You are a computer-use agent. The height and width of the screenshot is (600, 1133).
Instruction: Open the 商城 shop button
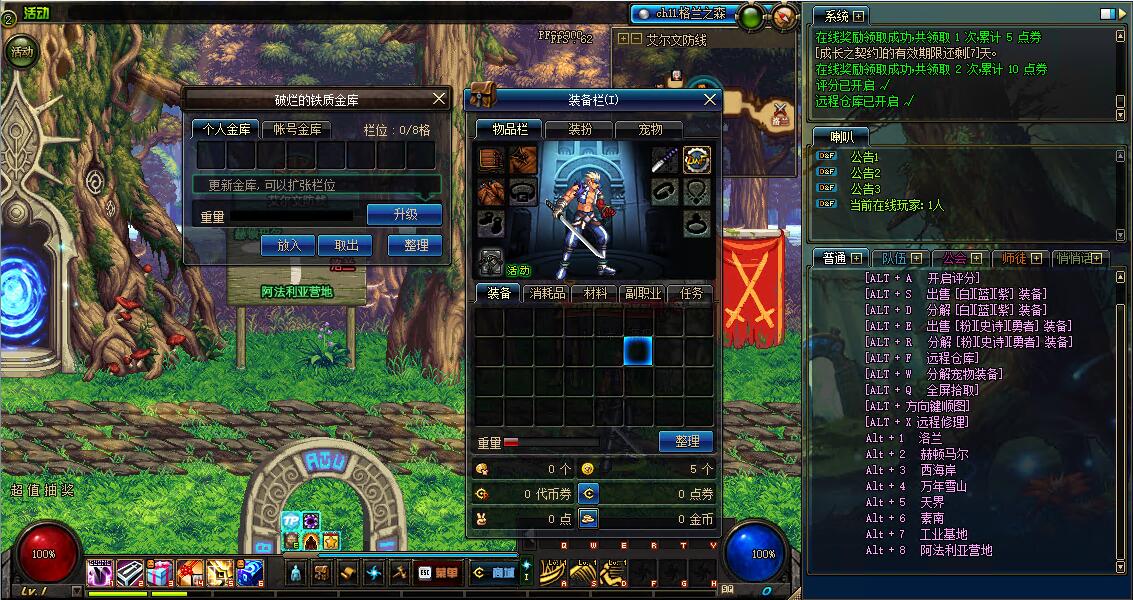pos(493,573)
